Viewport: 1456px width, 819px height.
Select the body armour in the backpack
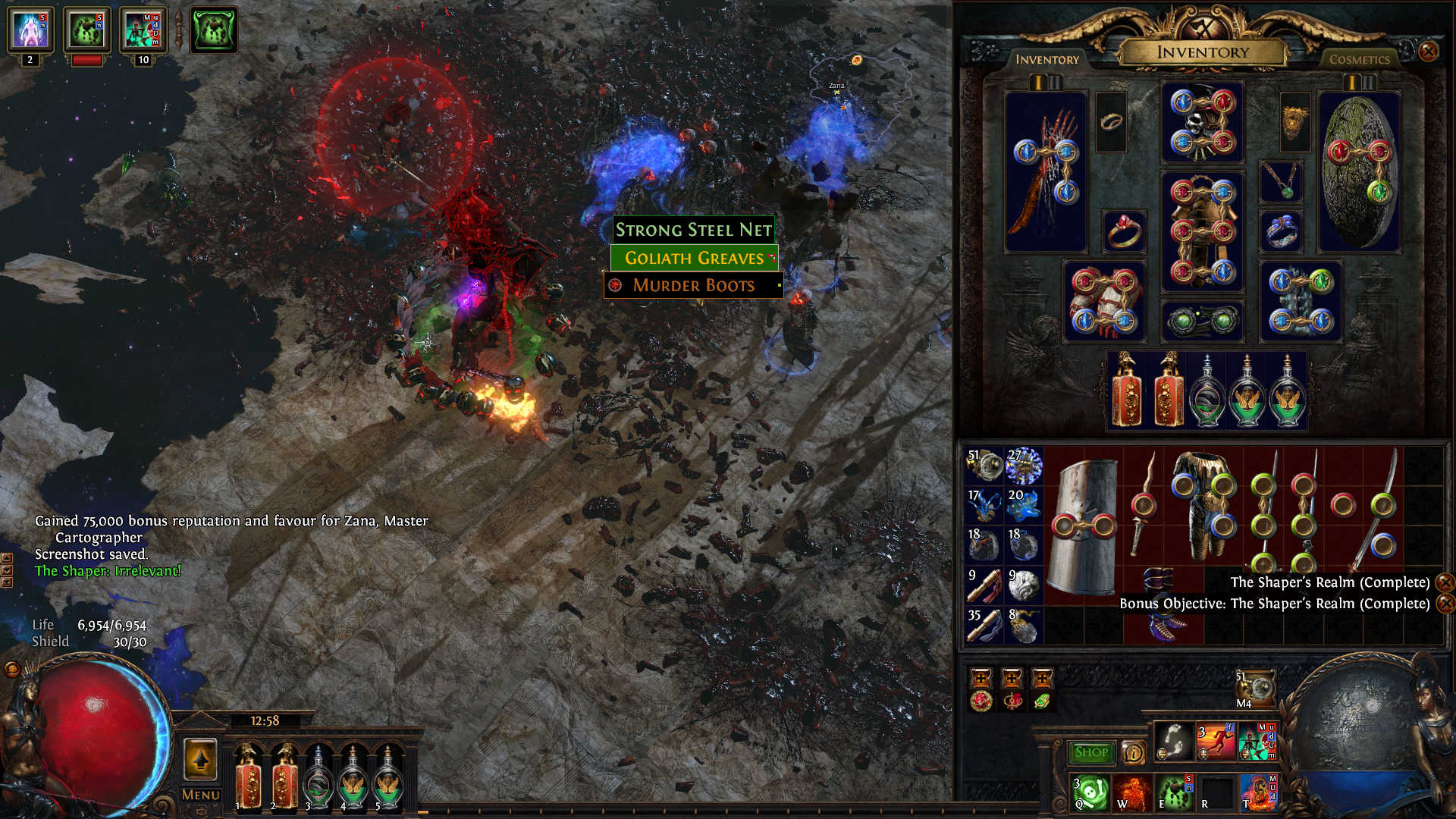[1203, 504]
